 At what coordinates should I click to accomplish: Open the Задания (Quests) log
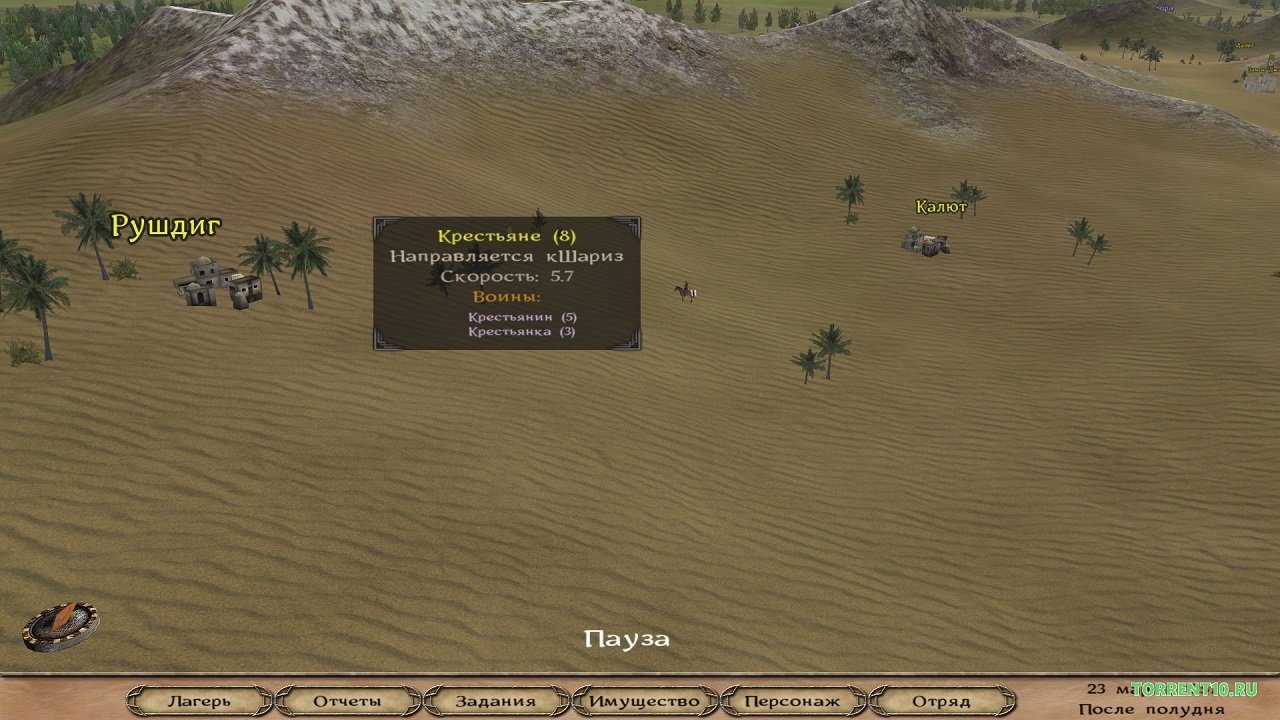[495, 701]
